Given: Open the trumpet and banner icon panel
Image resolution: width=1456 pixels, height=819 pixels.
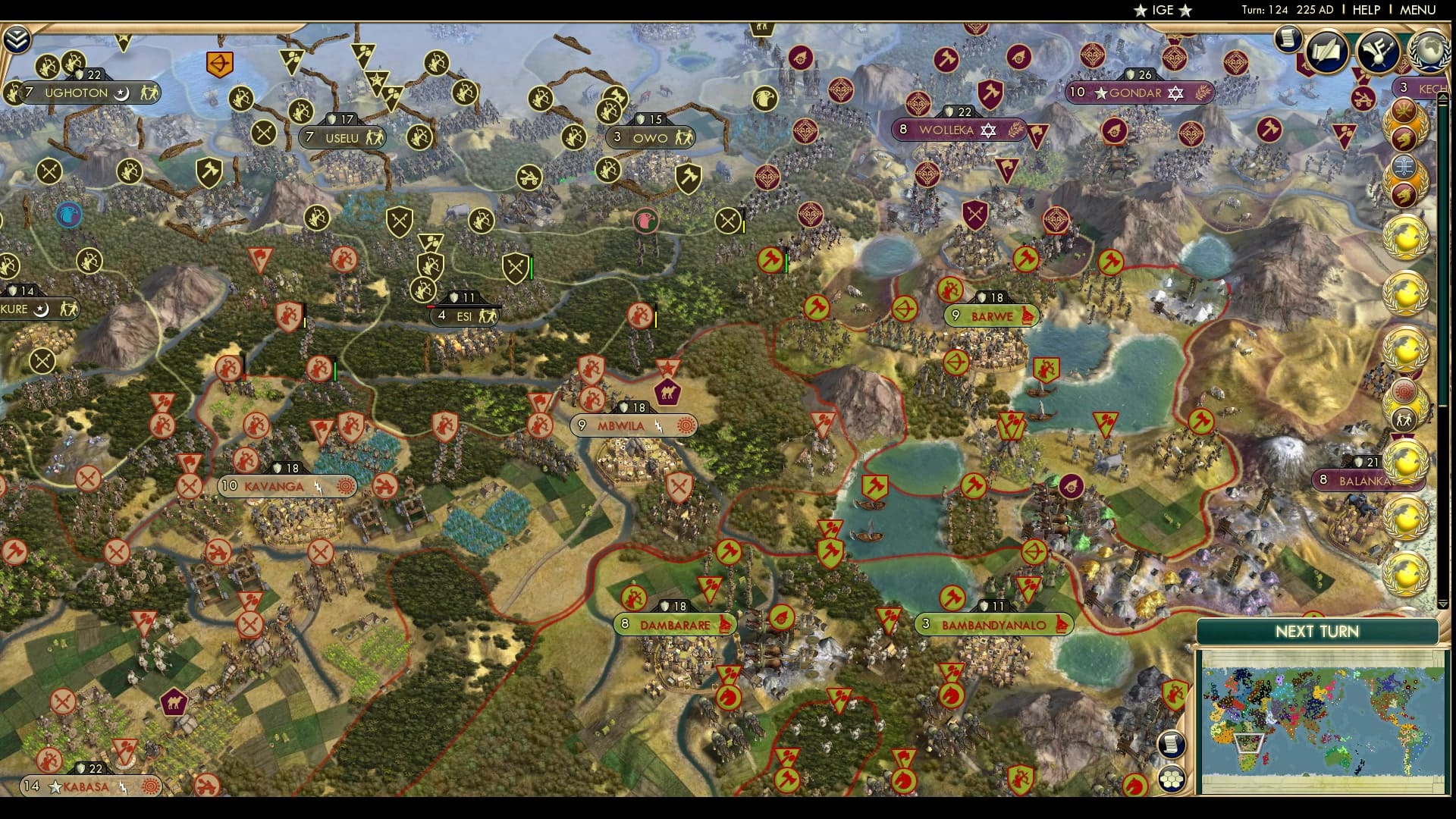Looking at the screenshot, I should pos(1379,50).
